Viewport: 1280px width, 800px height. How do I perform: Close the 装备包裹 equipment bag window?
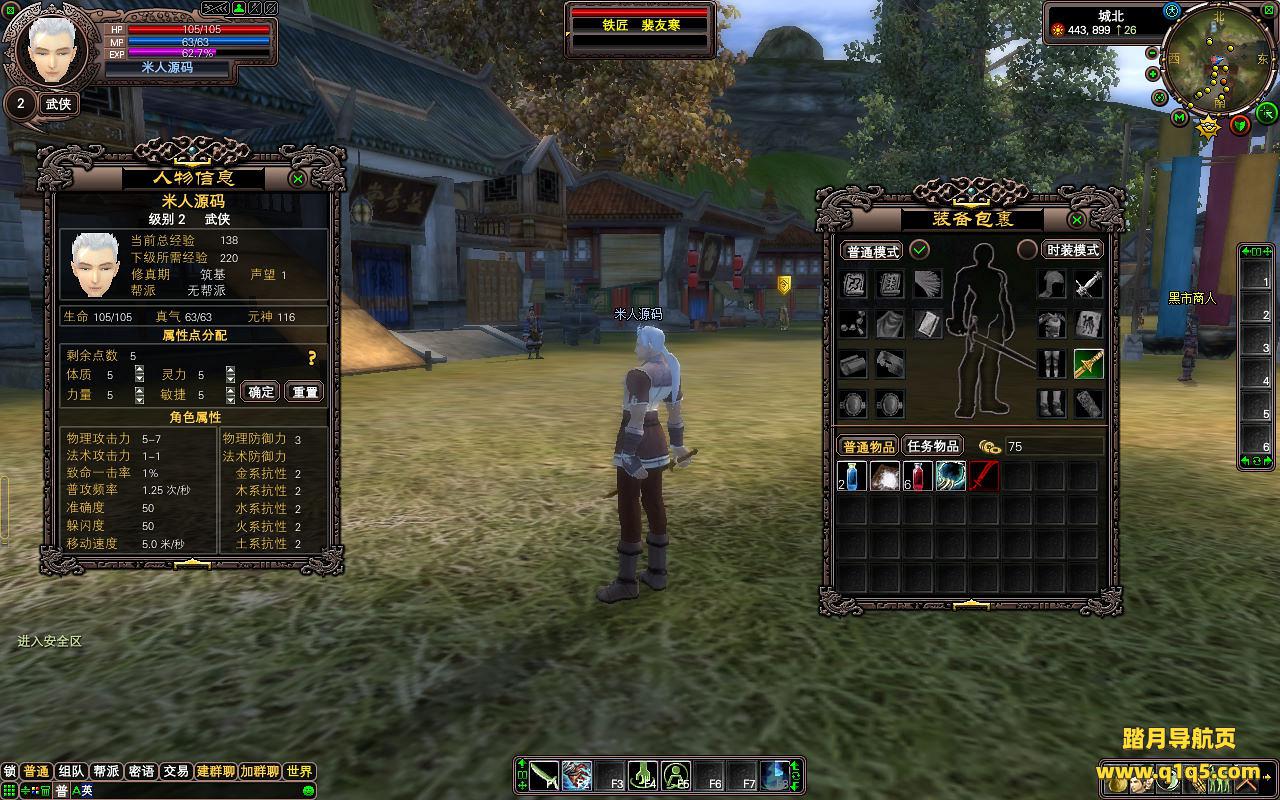(1077, 220)
